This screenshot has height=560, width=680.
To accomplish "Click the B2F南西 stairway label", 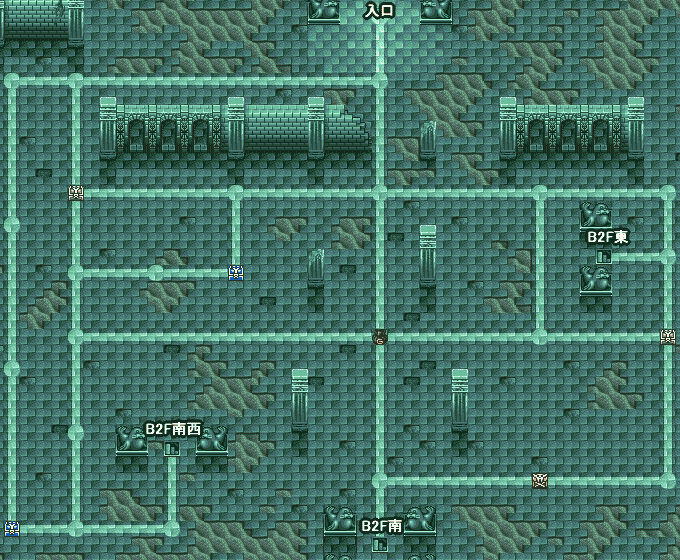I will coord(173,429).
